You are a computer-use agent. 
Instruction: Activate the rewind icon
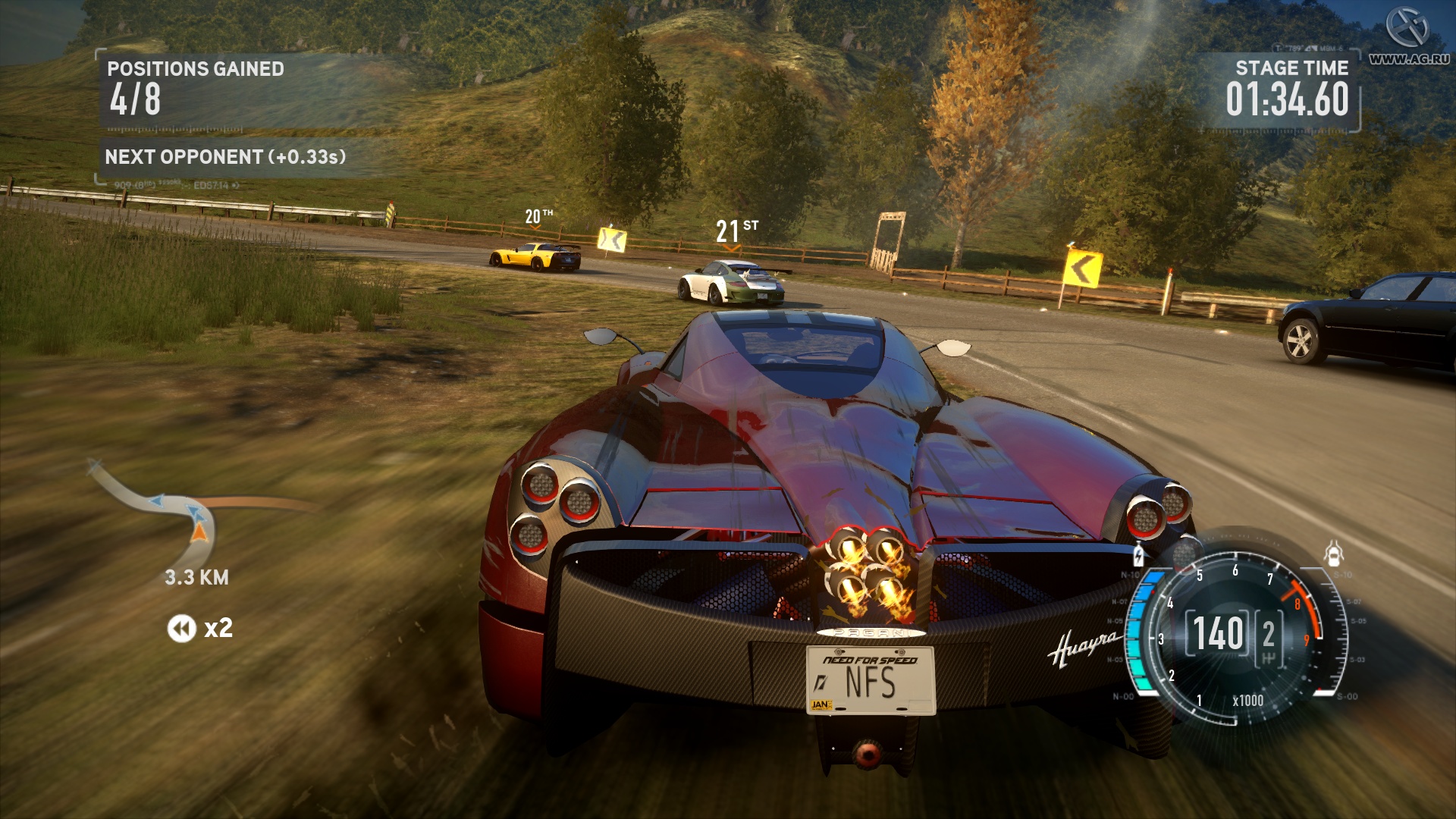pyautogui.click(x=181, y=628)
